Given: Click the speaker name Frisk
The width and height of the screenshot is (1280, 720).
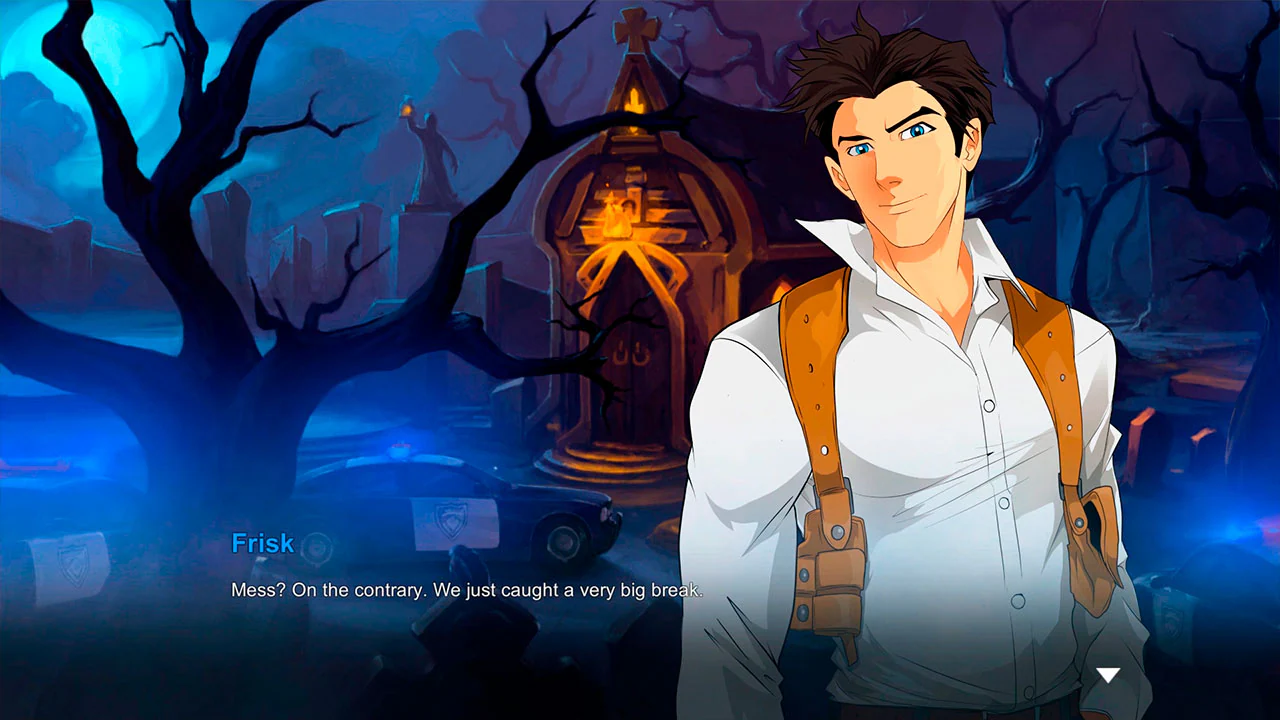Looking at the screenshot, I should 262,543.
